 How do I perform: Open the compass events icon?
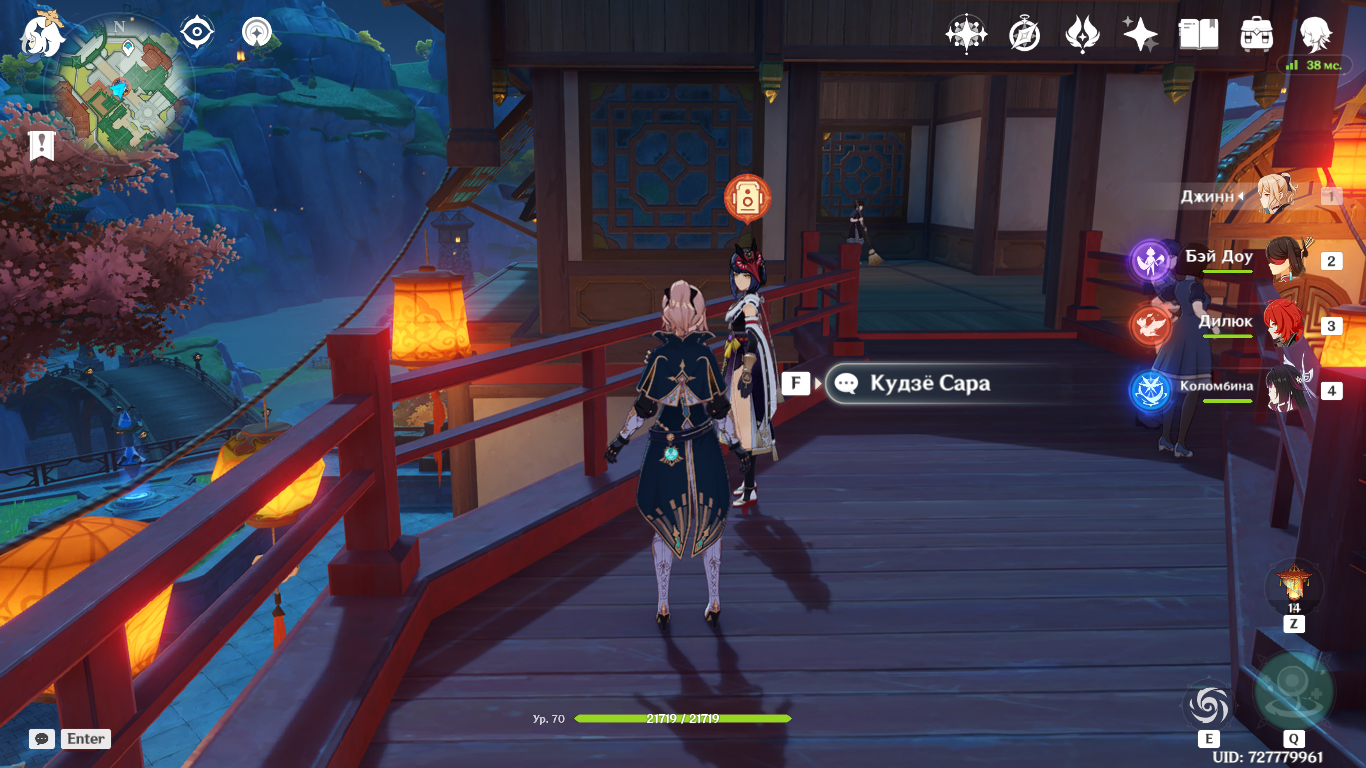coord(1024,35)
